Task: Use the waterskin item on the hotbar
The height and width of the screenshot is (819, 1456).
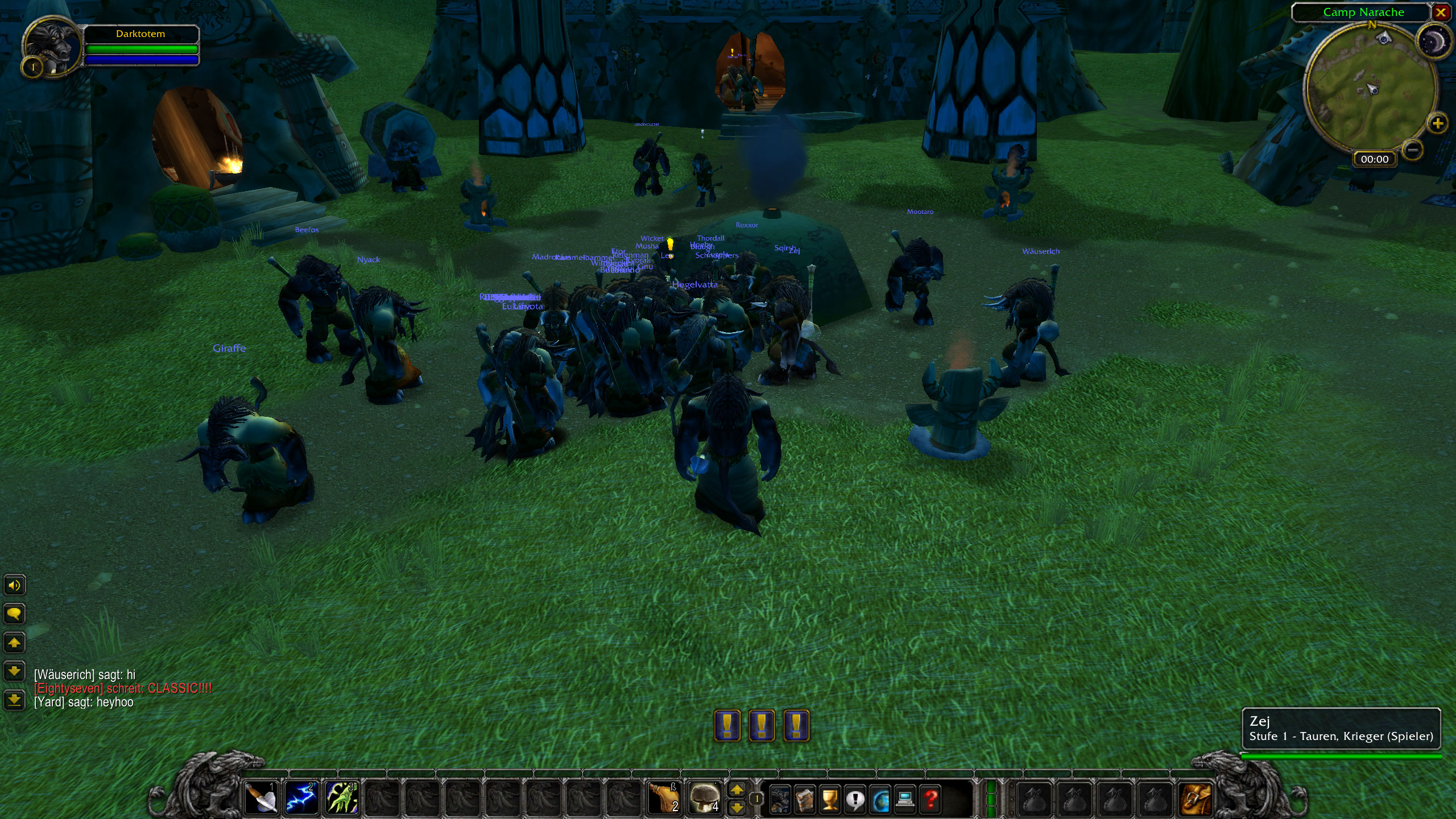Action: coord(664,797)
